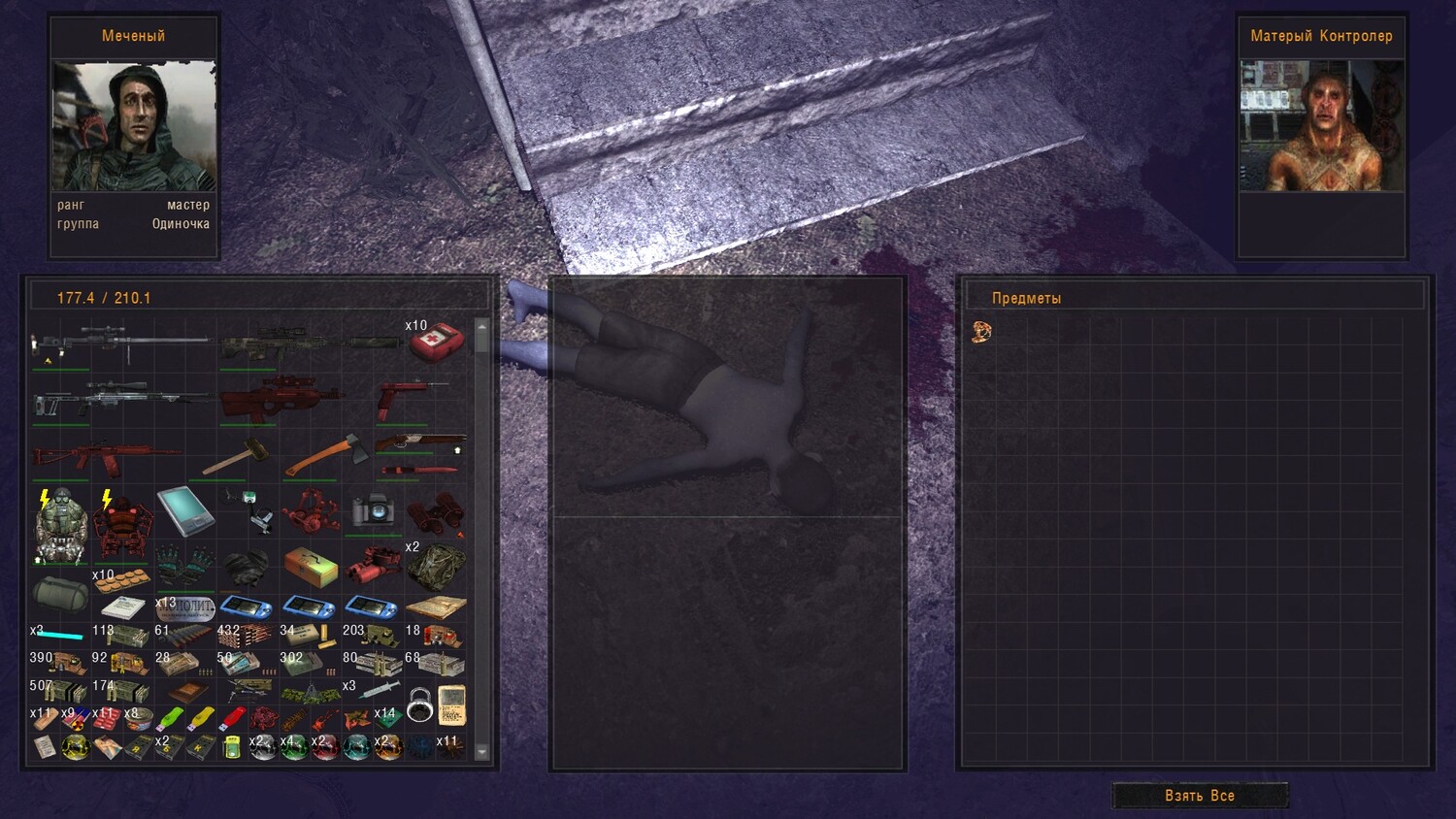Click the "Взять Все" take-all button
Image resolution: width=1456 pixels, height=819 pixels.
click(1200, 796)
